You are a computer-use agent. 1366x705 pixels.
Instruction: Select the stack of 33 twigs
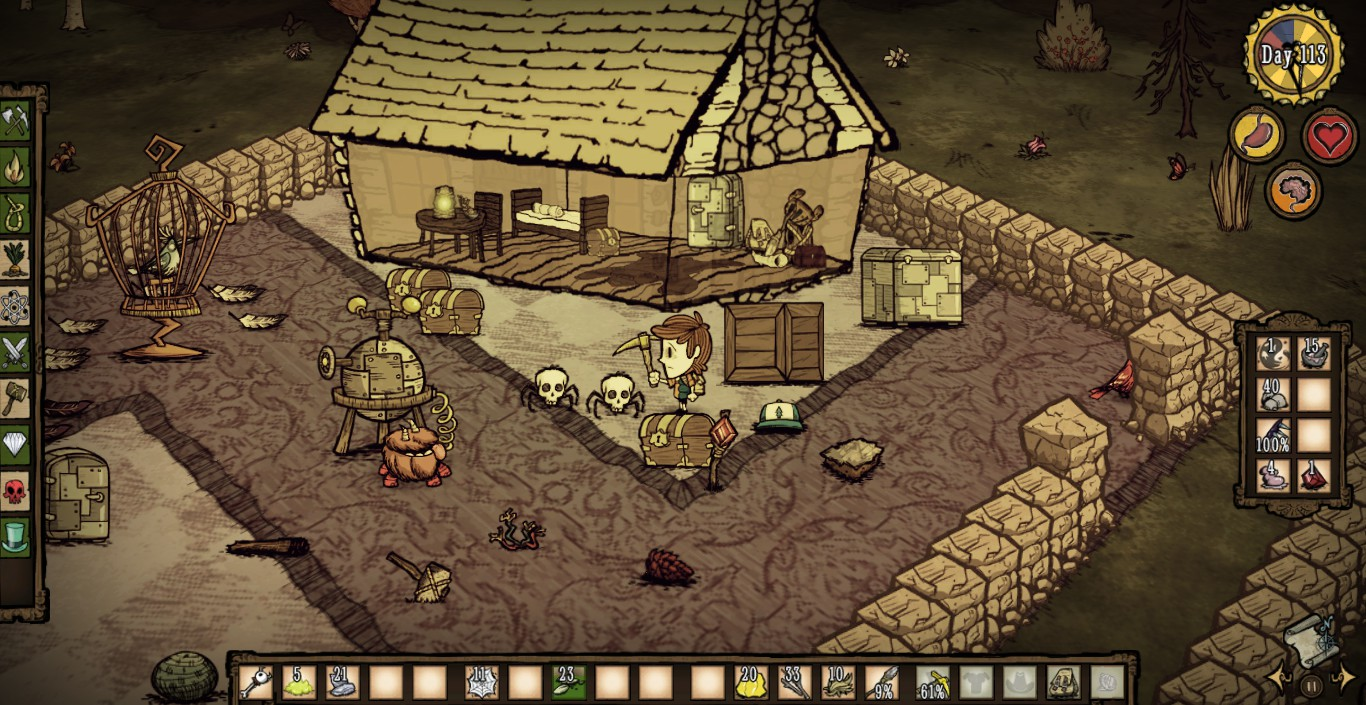[x=795, y=683]
